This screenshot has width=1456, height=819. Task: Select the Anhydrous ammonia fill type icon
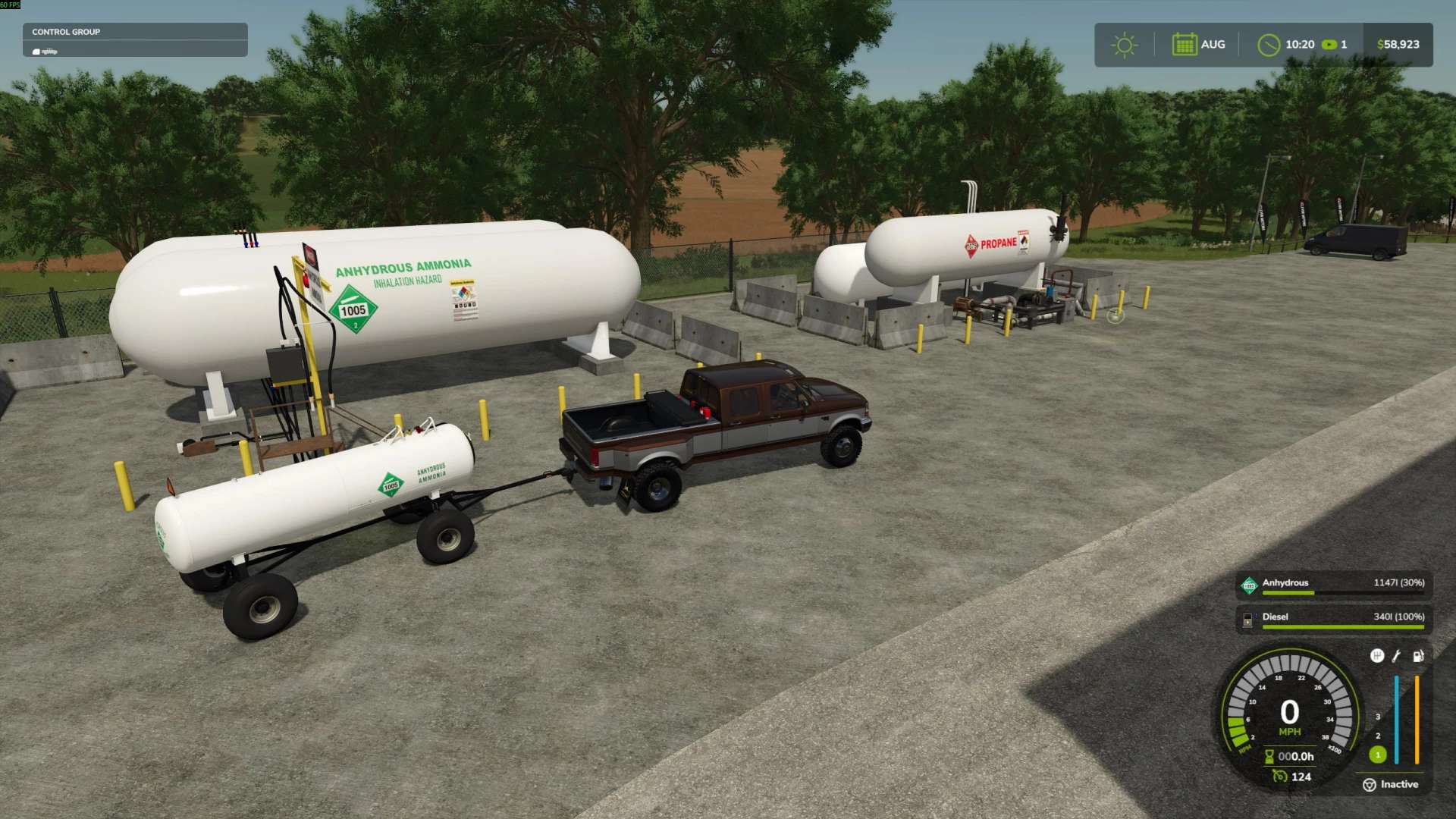1250,585
